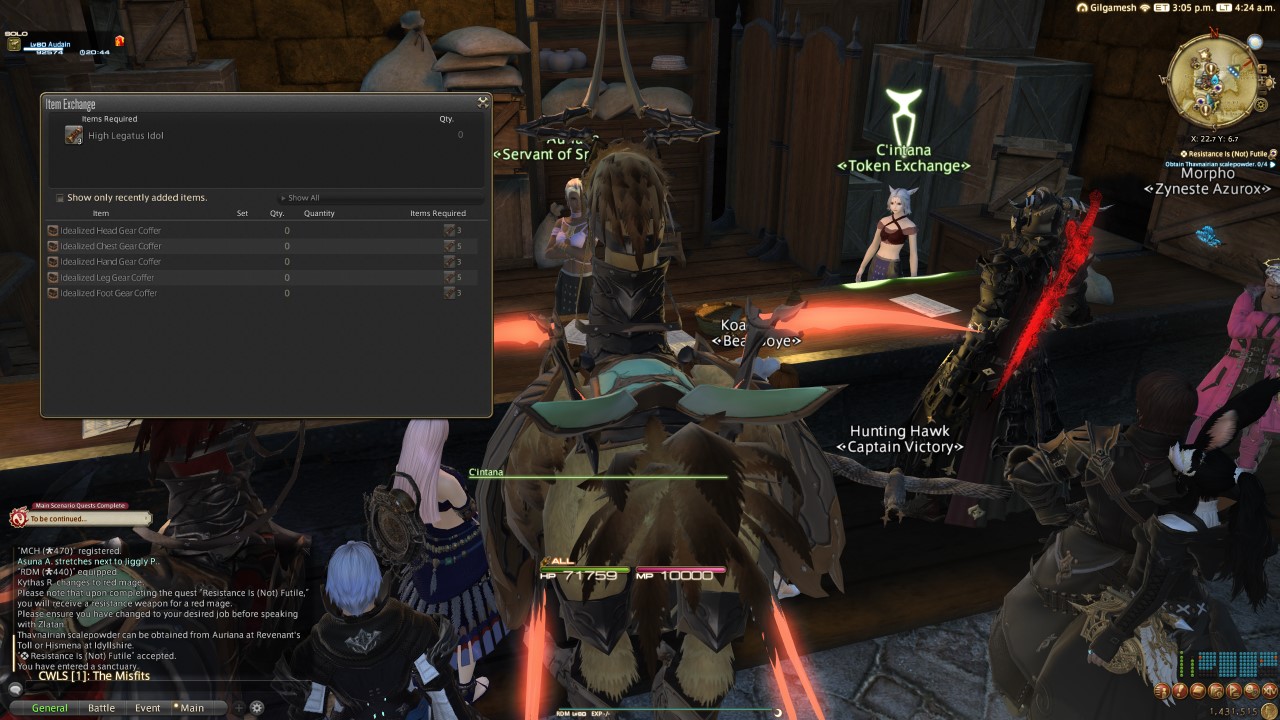The width and height of the screenshot is (1280, 720).
Task: Open chat settings with the gear icon
Action: click(x=255, y=707)
